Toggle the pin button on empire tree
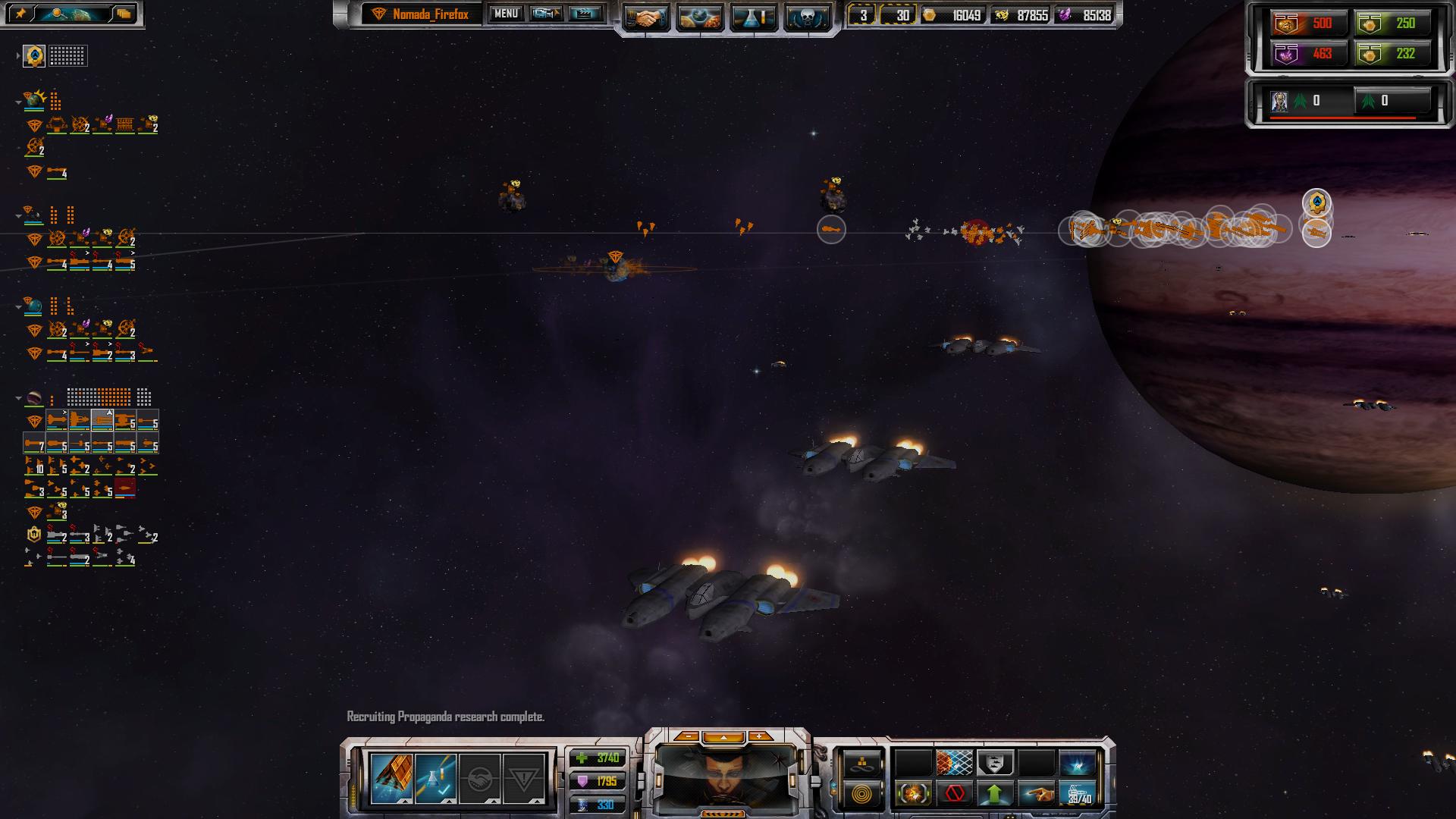Image resolution: width=1456 pixels, height=819 pixels. click(20, 14)
